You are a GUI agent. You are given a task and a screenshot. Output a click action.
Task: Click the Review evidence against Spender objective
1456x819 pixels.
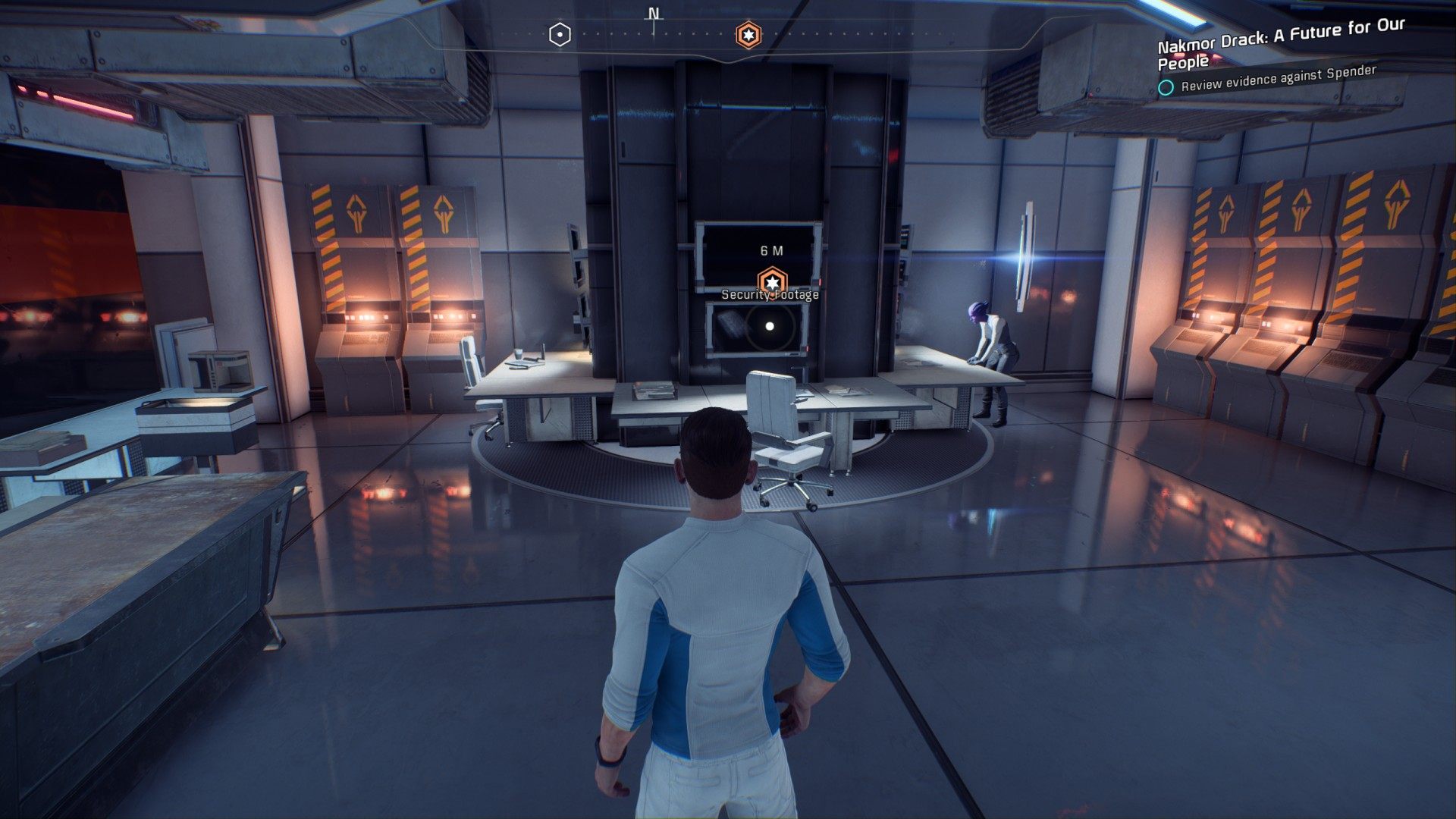pos(1278,79)
